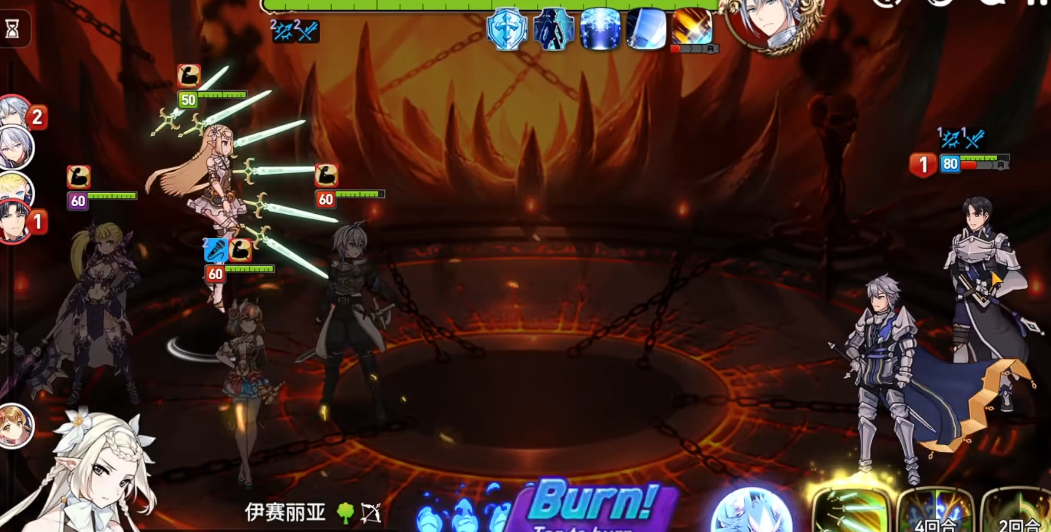Use the glowing sword barrage skill

click(x=851, y=510)
